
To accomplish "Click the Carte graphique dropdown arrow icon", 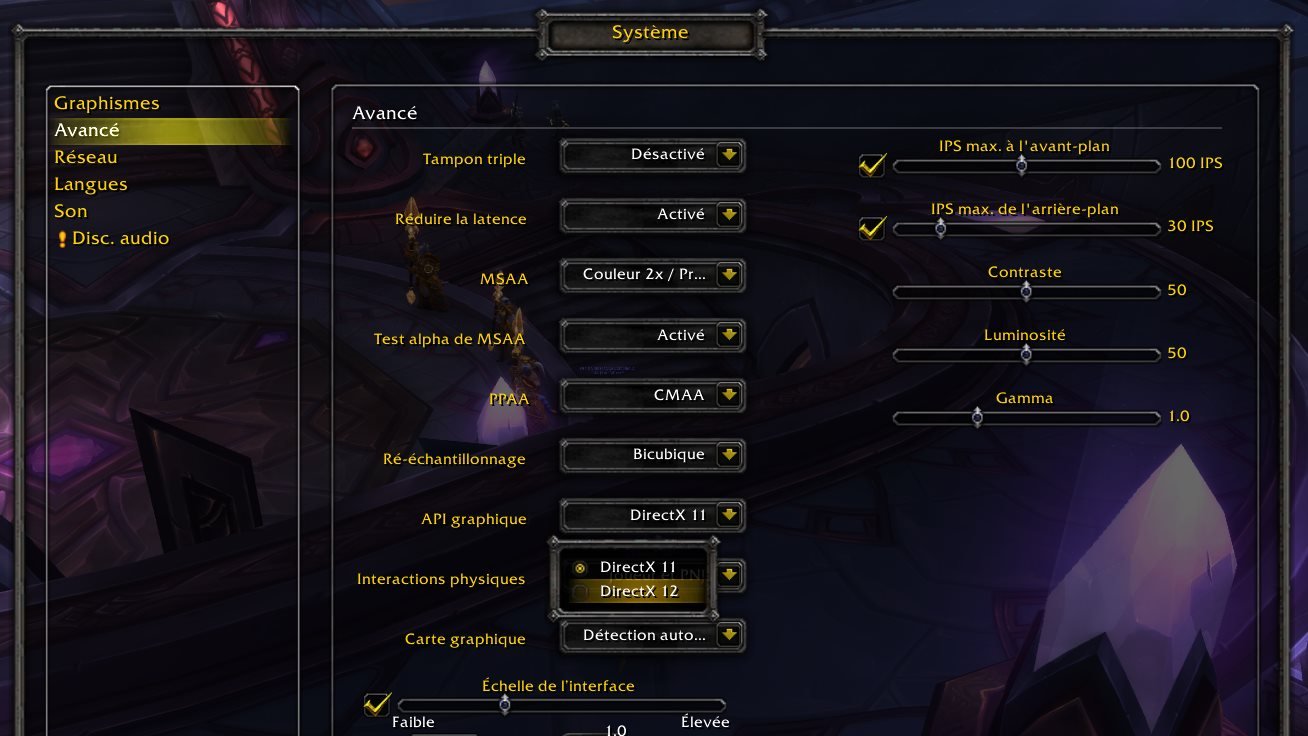I will click(x=730, y=635).
